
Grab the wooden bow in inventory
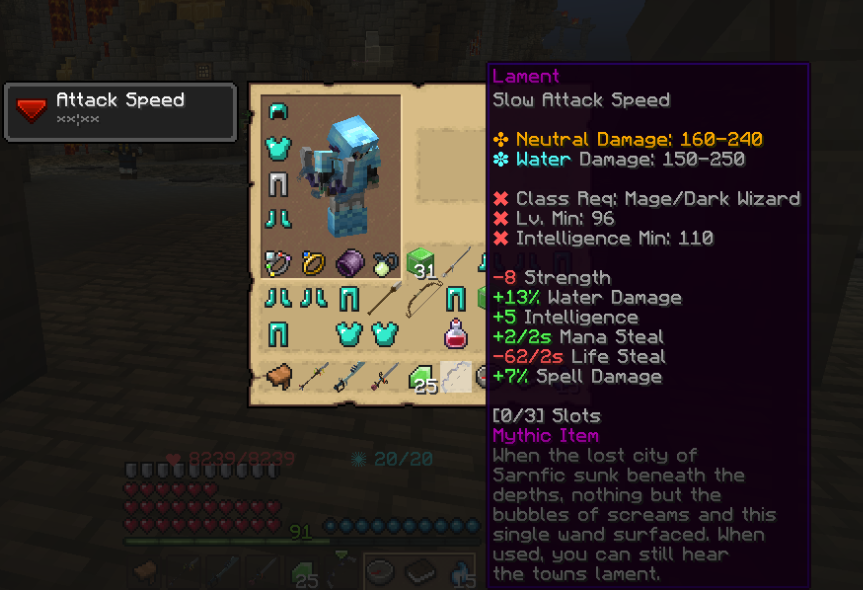pos(421,298)
